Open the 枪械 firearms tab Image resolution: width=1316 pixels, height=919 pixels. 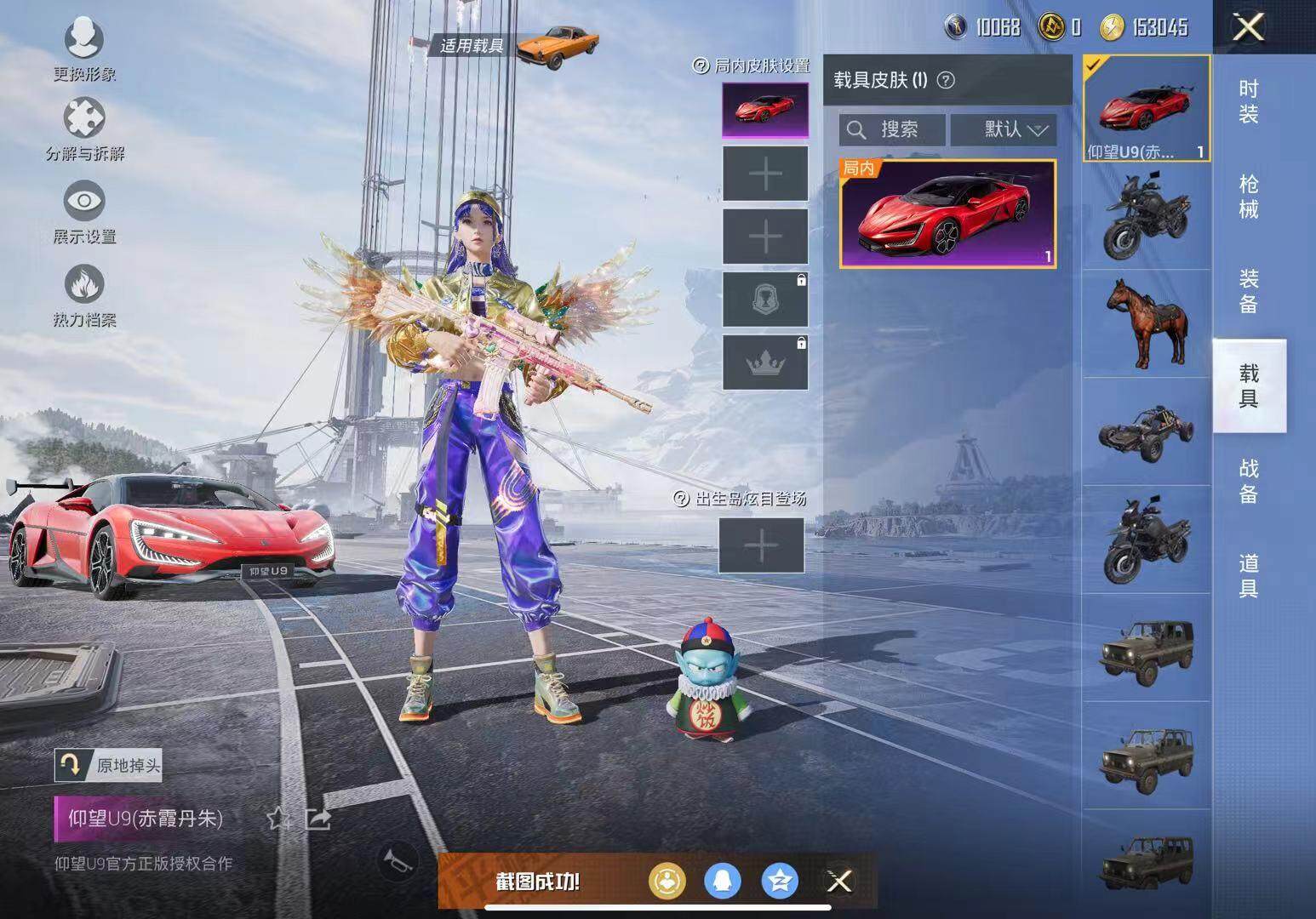(x=1249, y=197)
